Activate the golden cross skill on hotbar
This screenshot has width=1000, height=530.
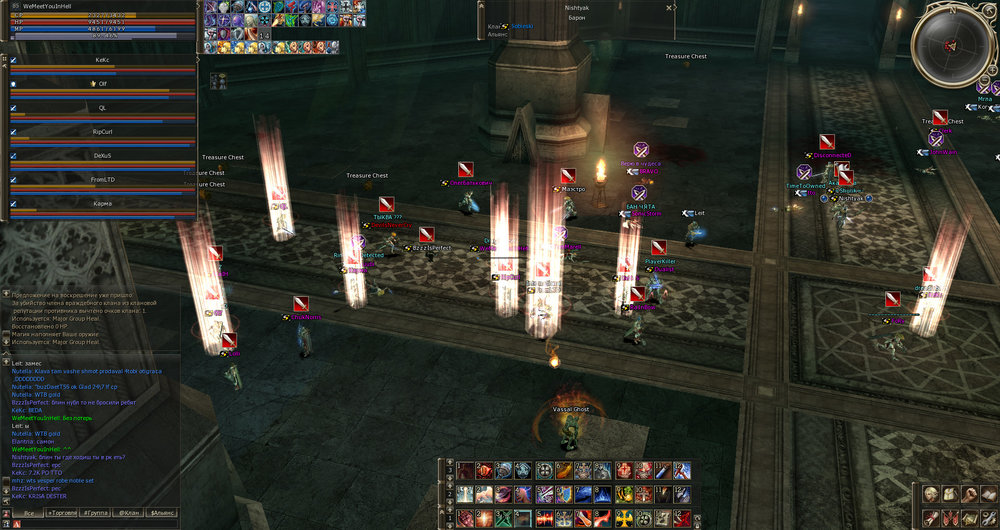click(x=623, y=517)
